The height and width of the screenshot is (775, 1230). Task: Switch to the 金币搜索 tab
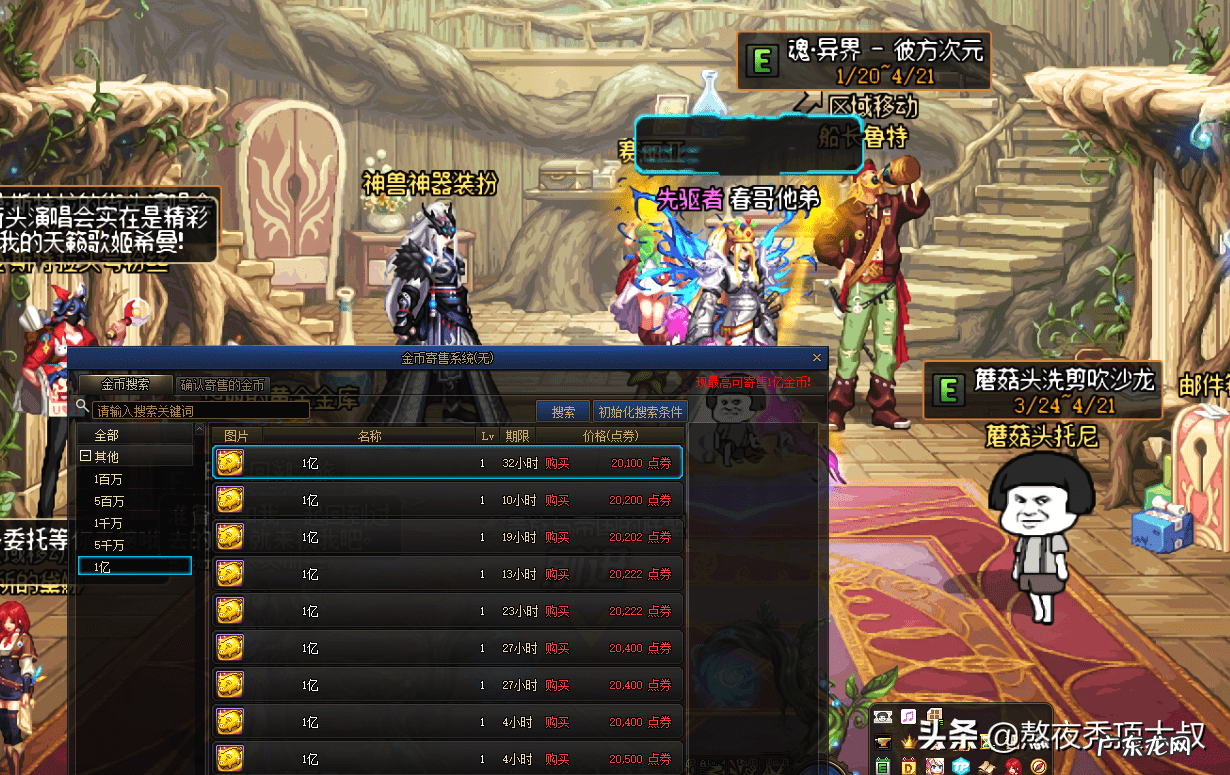[x=125, y=384]
